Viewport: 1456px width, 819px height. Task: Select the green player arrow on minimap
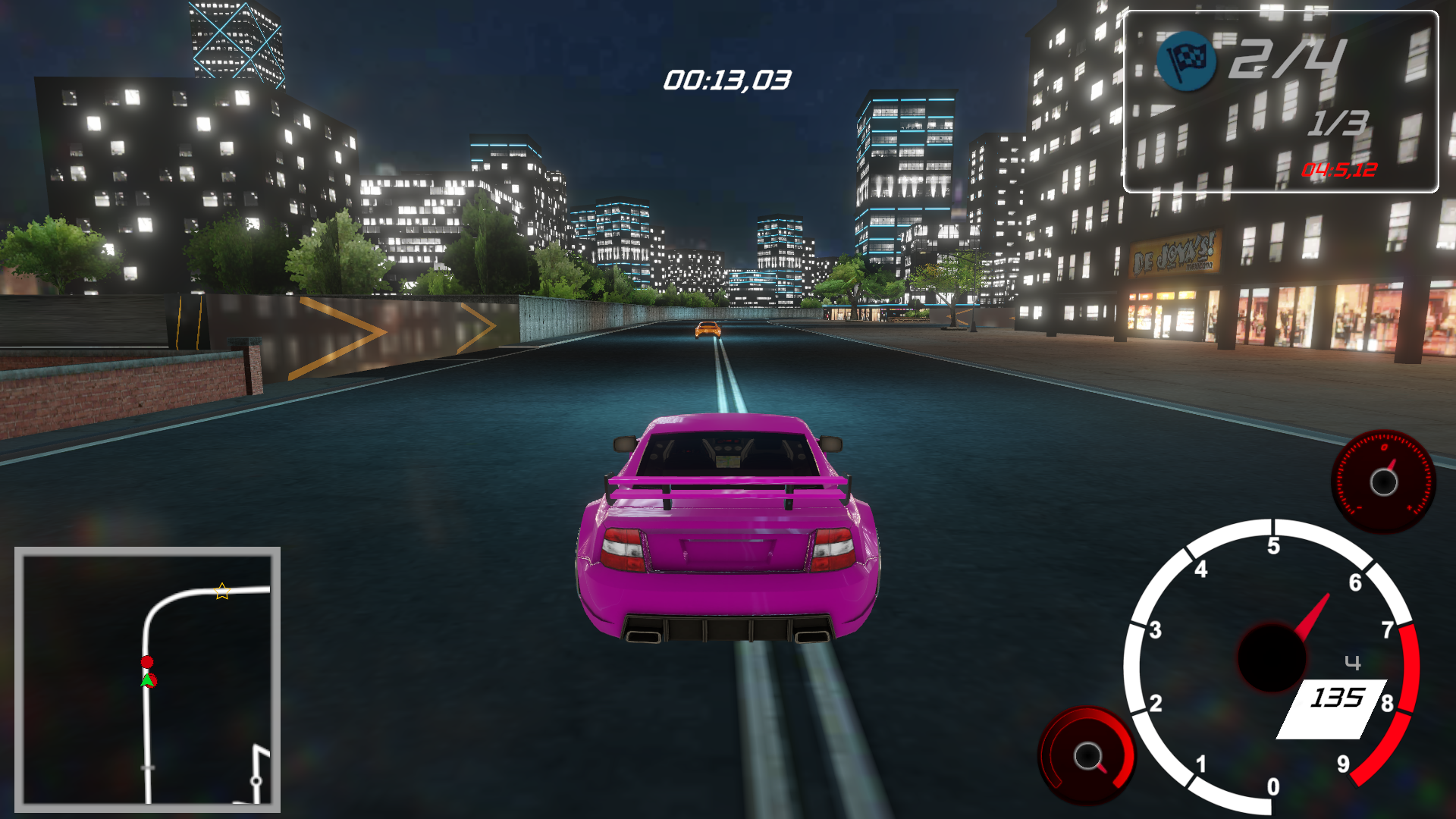point(149,681)
